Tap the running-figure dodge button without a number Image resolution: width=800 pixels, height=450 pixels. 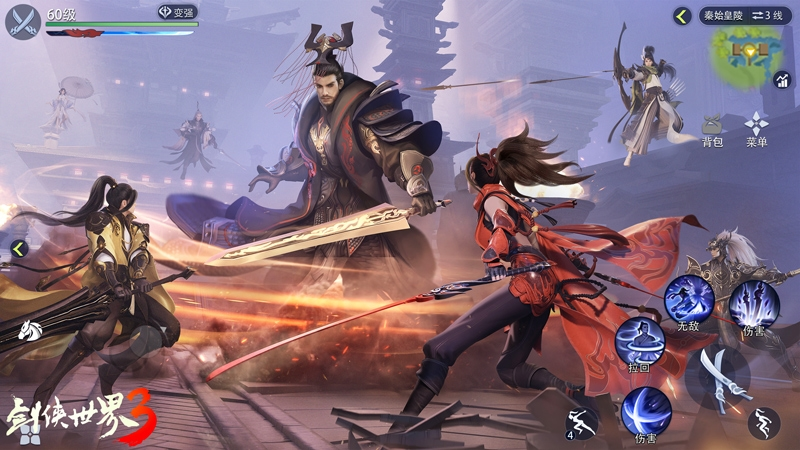764,423
